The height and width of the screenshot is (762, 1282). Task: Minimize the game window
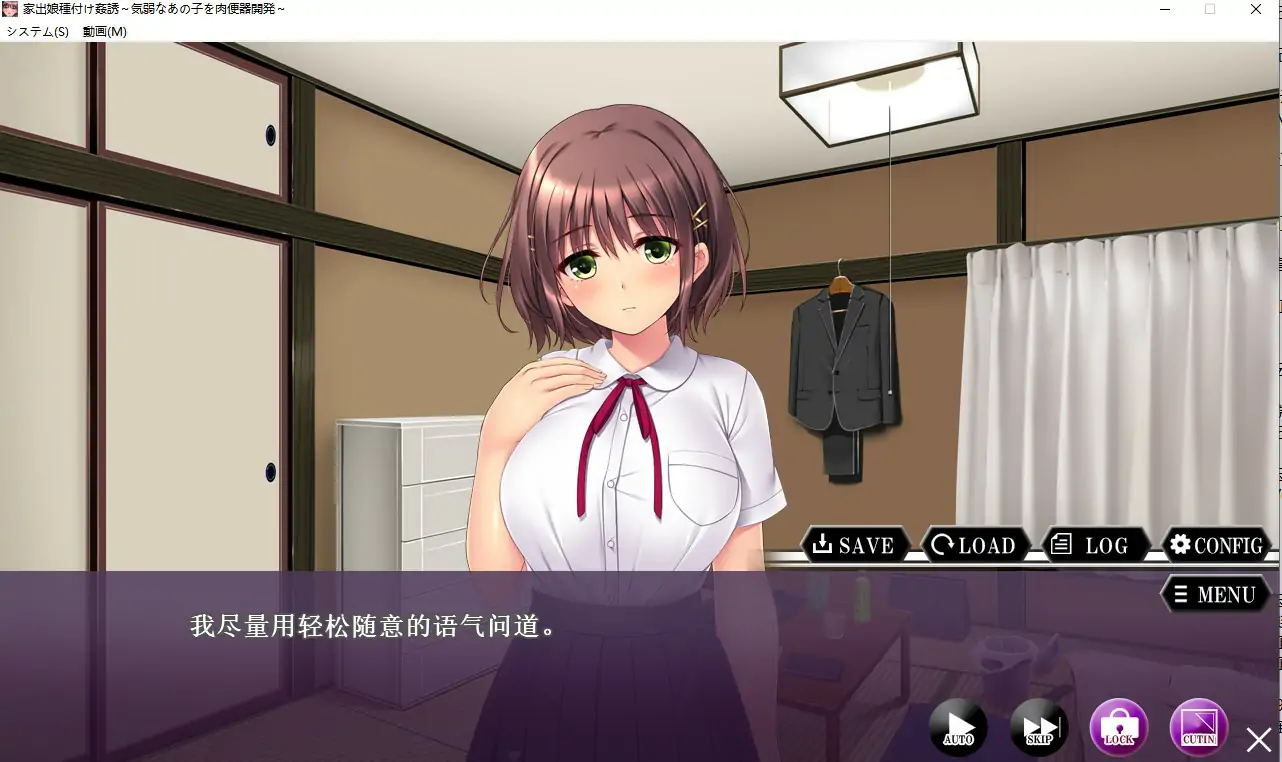click(x=1164, y=9)
